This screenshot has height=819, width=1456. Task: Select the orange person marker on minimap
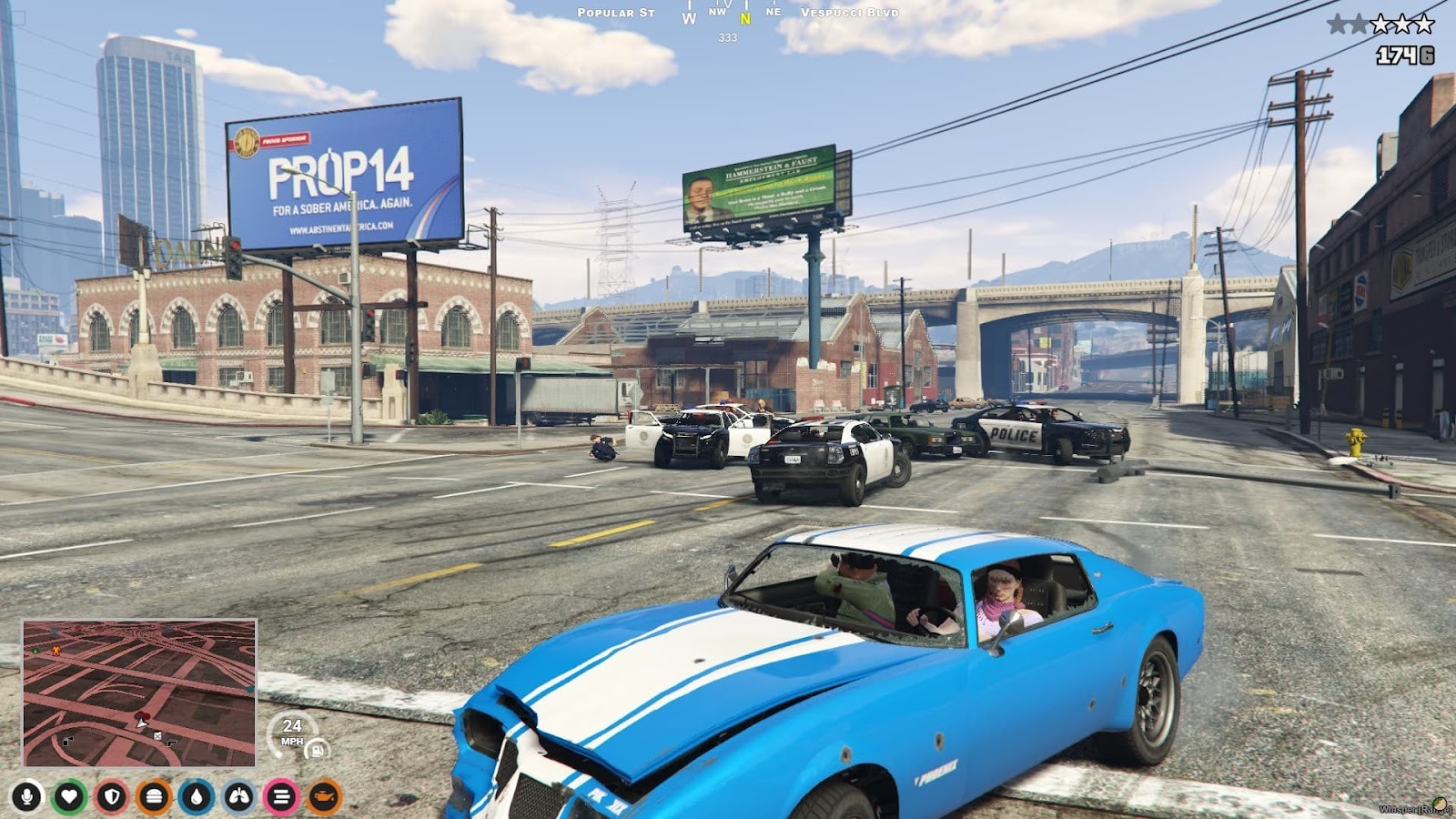point(56,651)
